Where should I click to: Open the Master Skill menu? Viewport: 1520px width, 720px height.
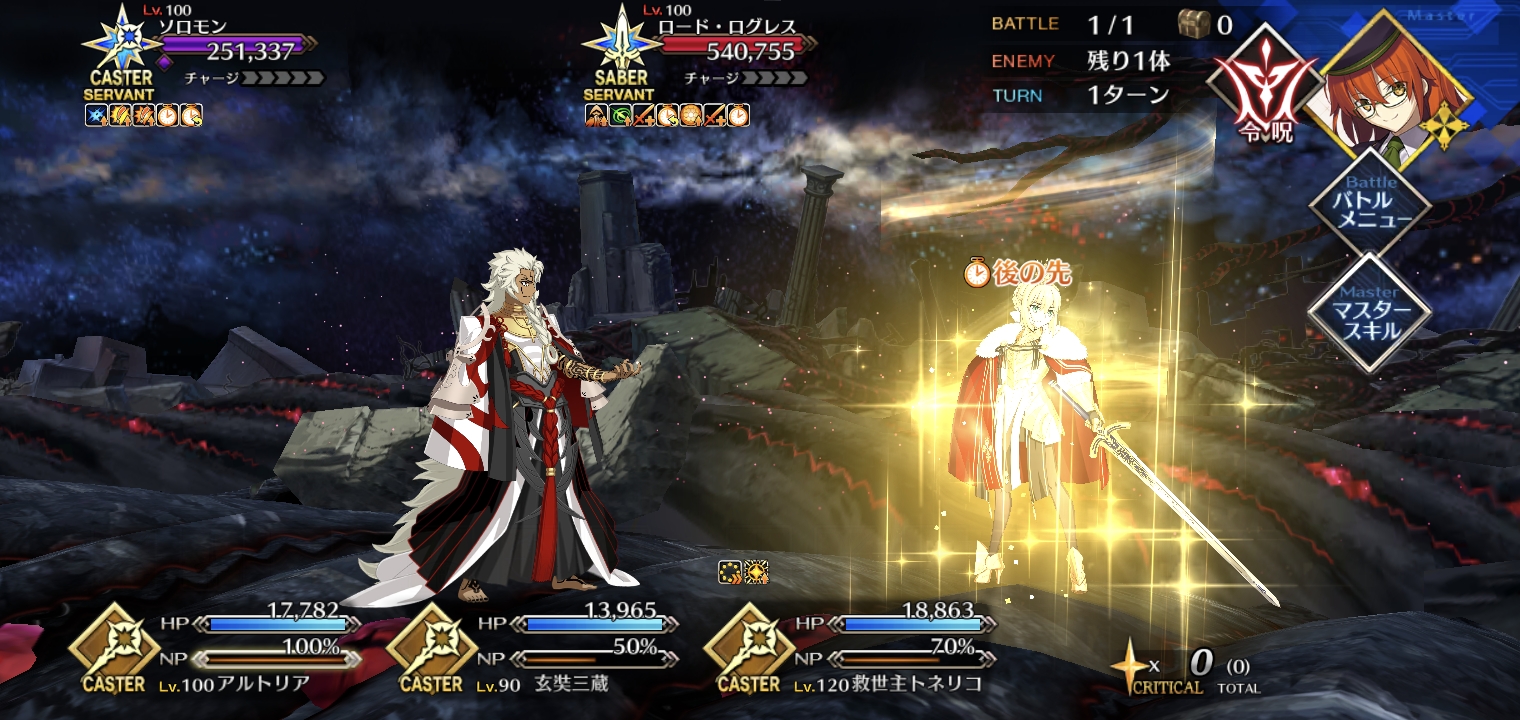click(1369, 312)
